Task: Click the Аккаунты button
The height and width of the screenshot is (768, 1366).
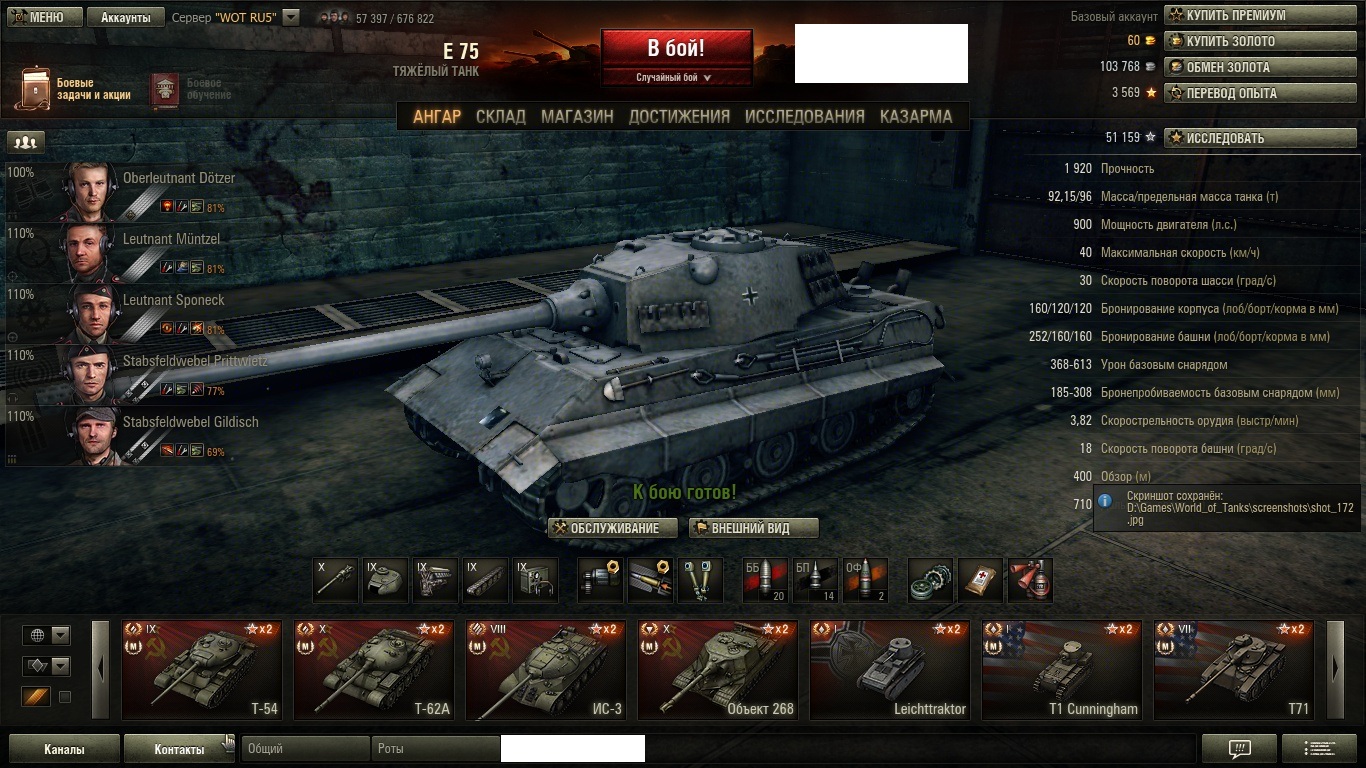Action: [x=125, y=17]
